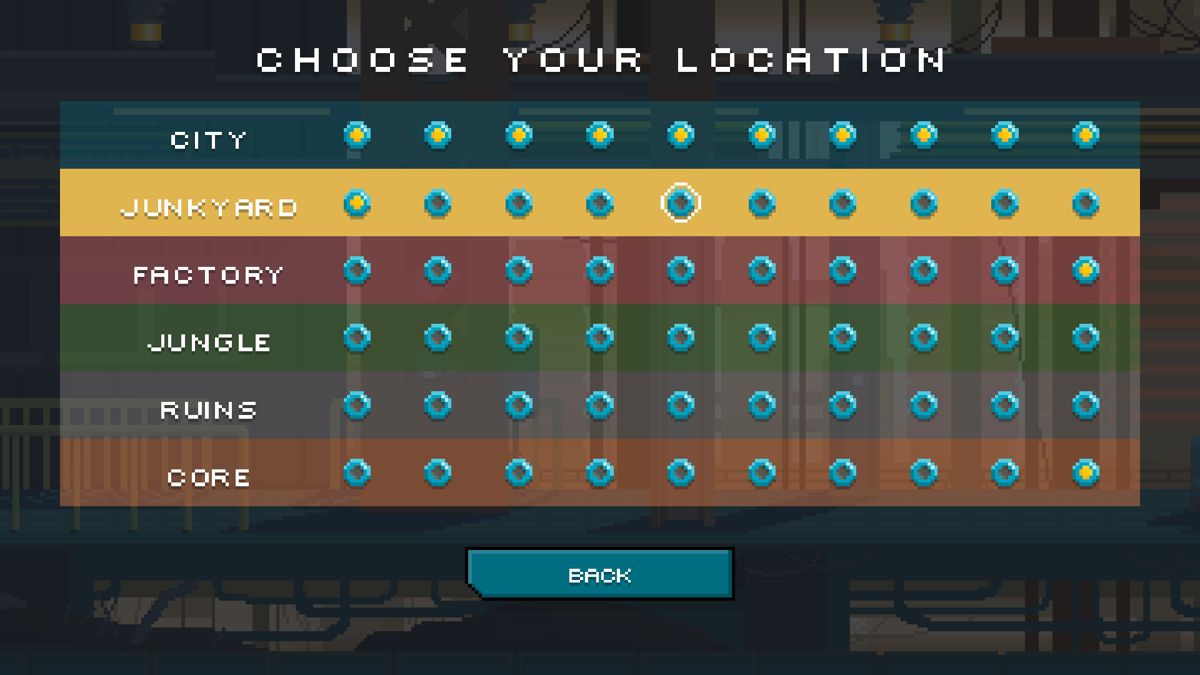Pick the last City level dot
The image size is (1200, 675).
1085,134
